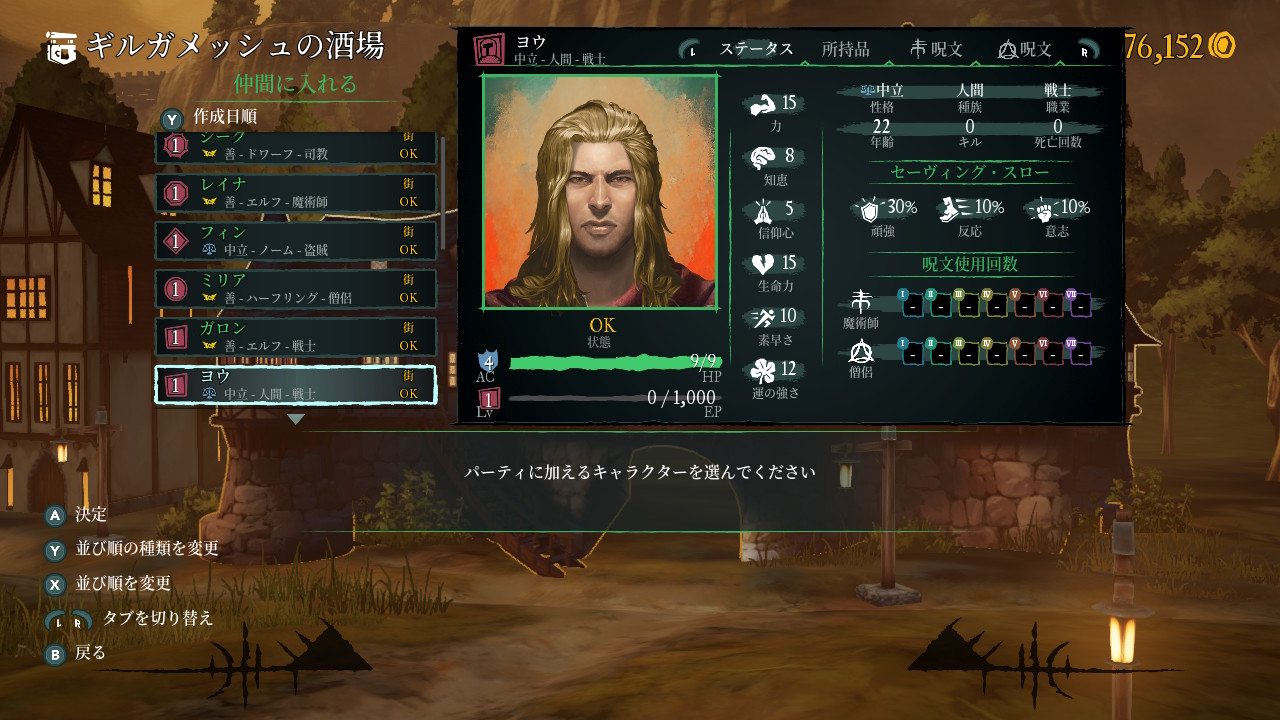The image size is (1280, 720).
Task: Select the partially visible dwarf bishop row
Action: pos(295,148)
